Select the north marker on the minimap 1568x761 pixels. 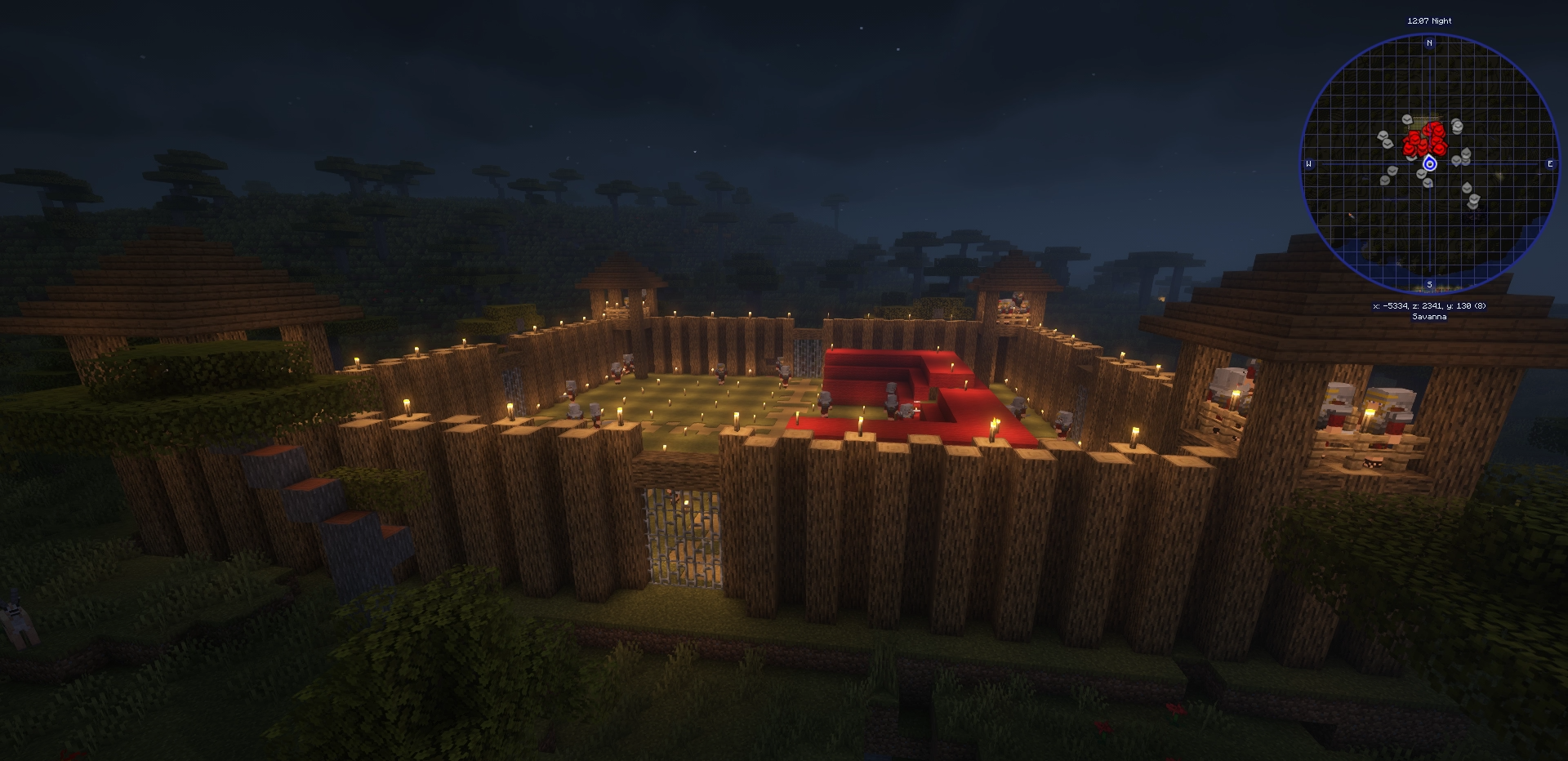(1429, 43)
